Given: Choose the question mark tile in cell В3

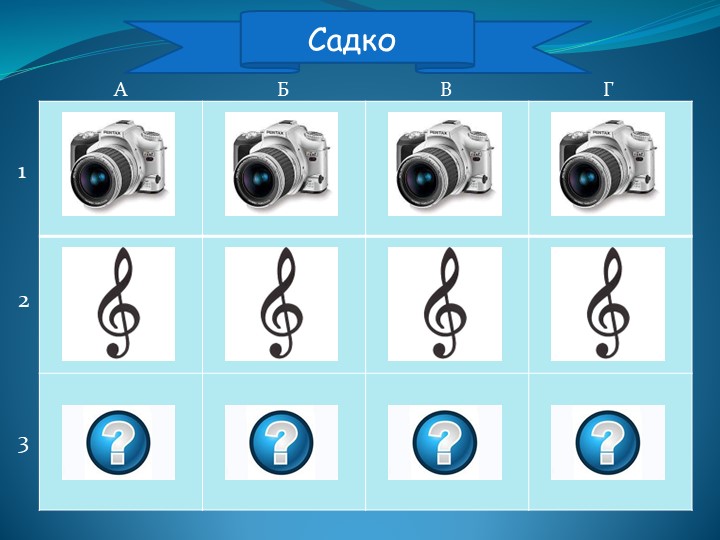Looking at the screenshot, I should (x=444, y=443).
